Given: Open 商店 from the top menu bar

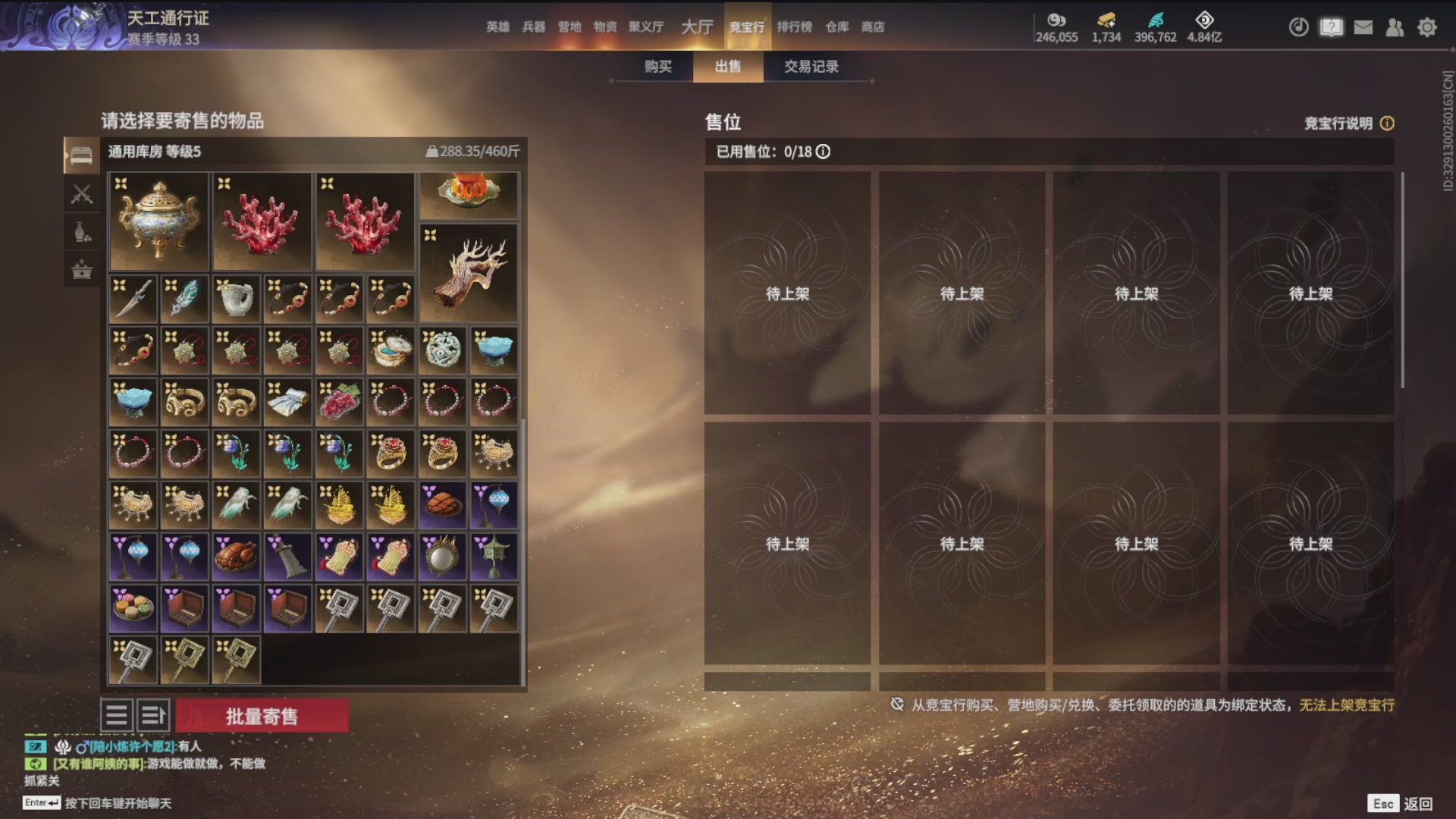Looking at the screenshot, I should point(874,27).
